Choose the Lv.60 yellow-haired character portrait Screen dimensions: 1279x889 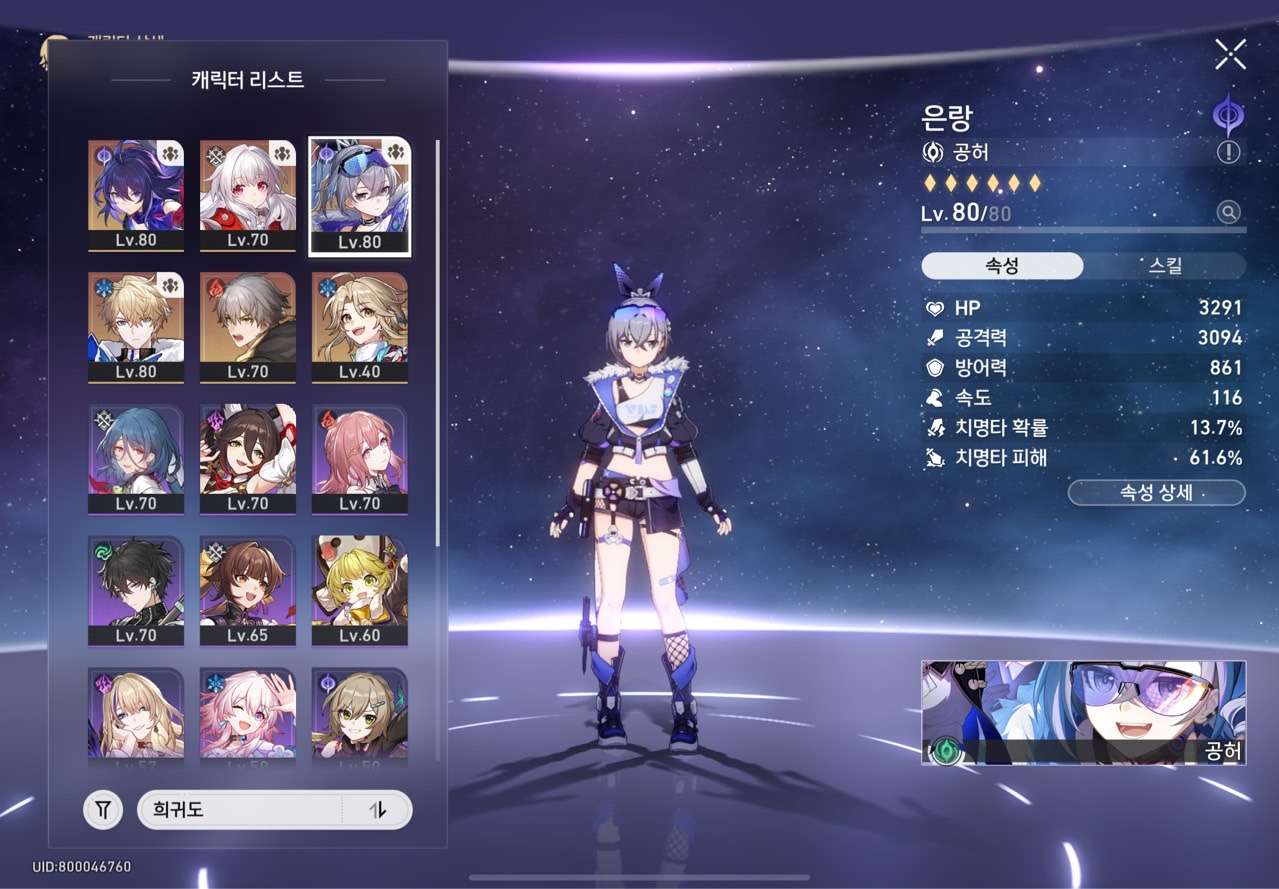360,591
